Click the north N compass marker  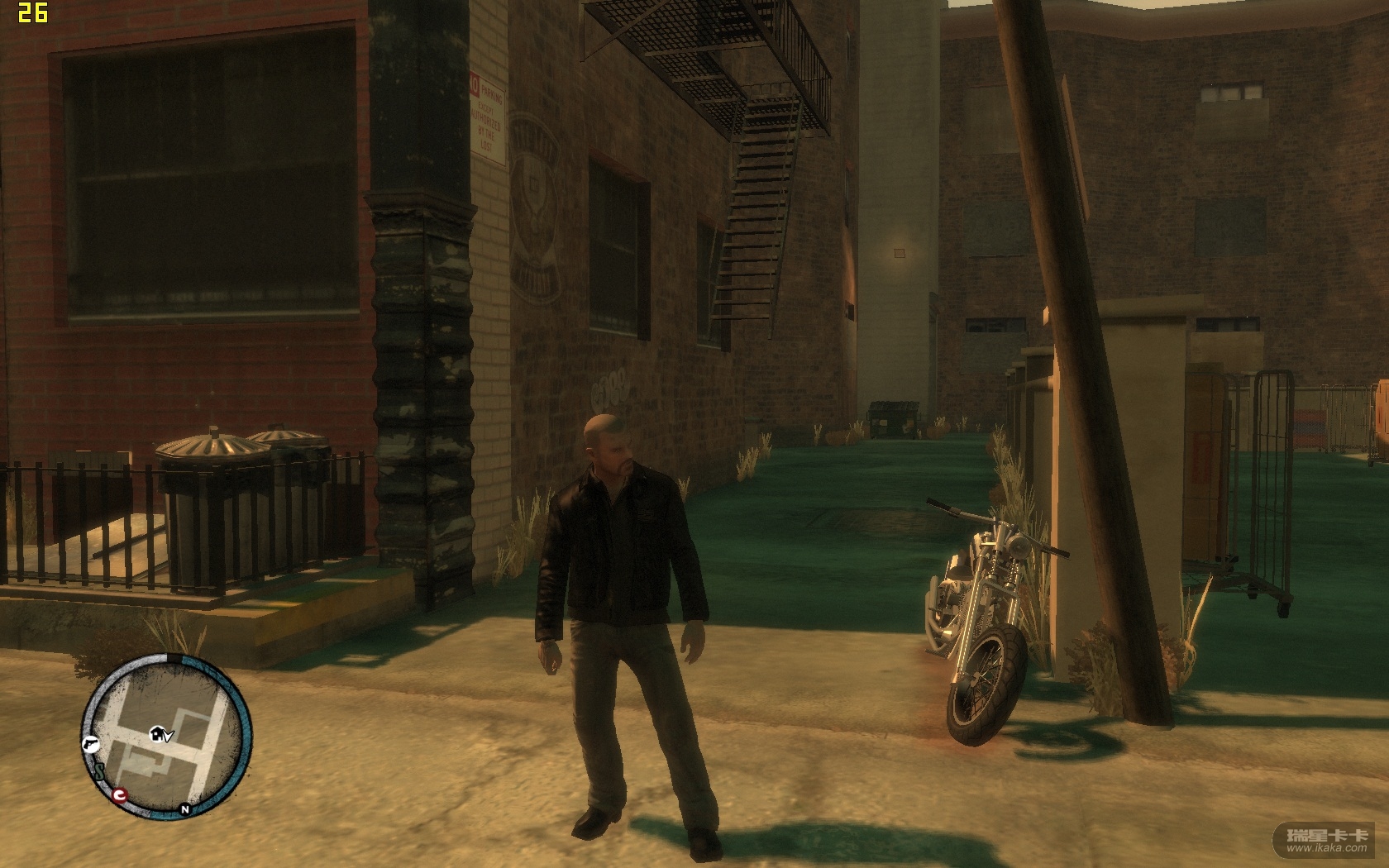tap(184, 809)
